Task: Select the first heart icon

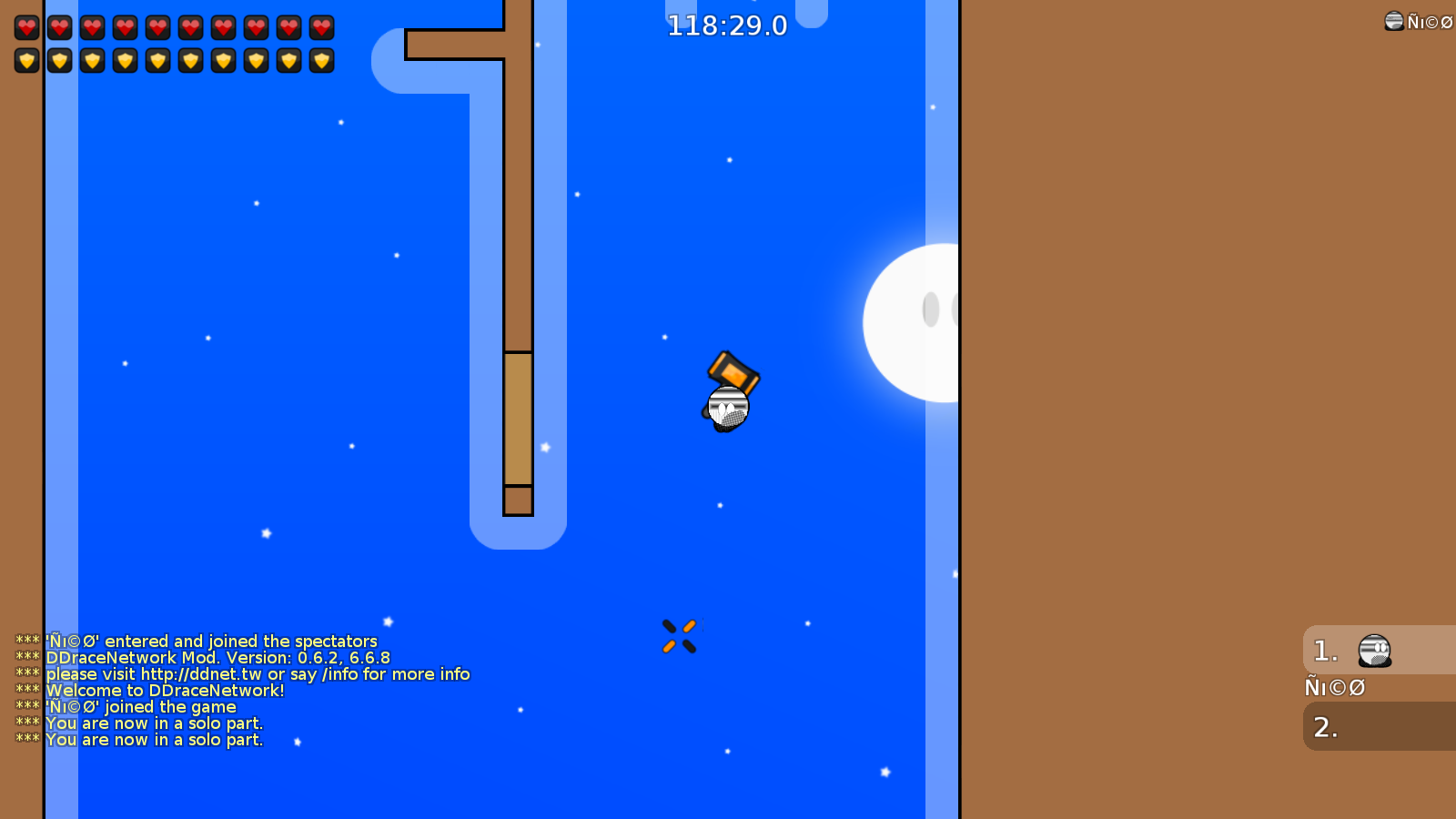Action: (x=27, y=27)
